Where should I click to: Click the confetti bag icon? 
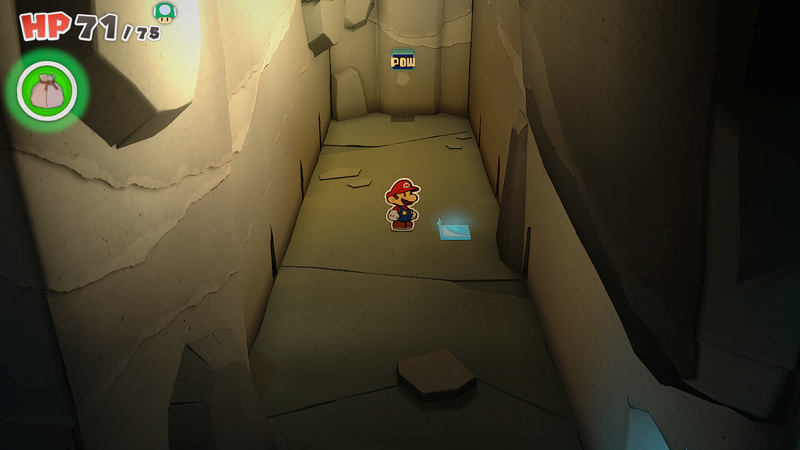coord(46,91)
